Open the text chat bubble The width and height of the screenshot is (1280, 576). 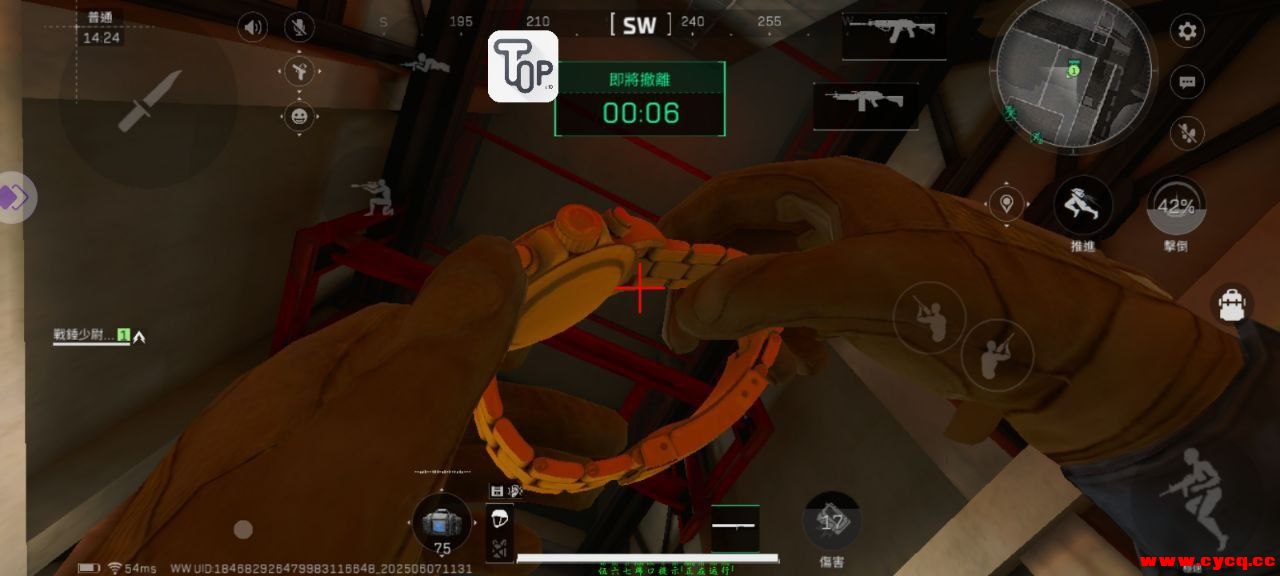pos(1187,82)
